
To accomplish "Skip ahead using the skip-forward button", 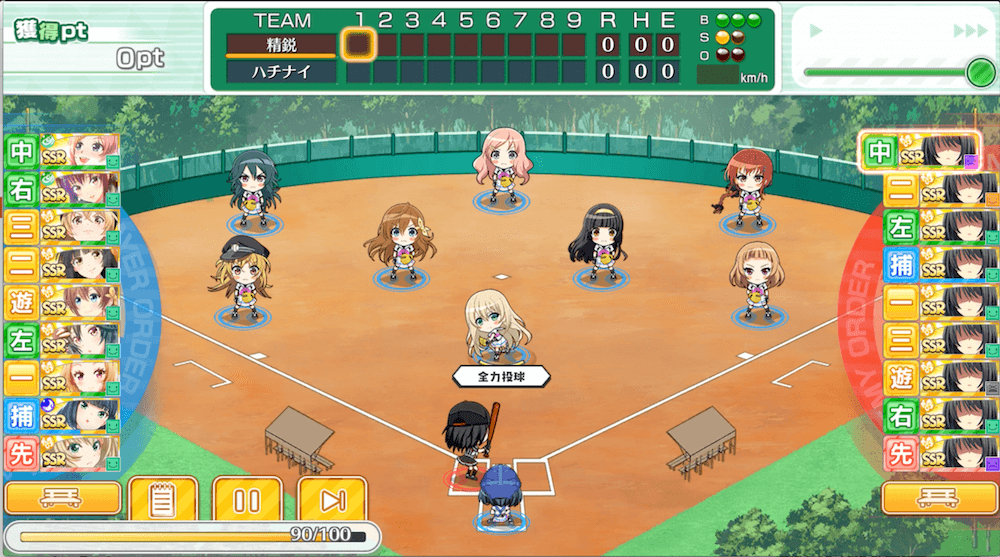I will [331, 500].
